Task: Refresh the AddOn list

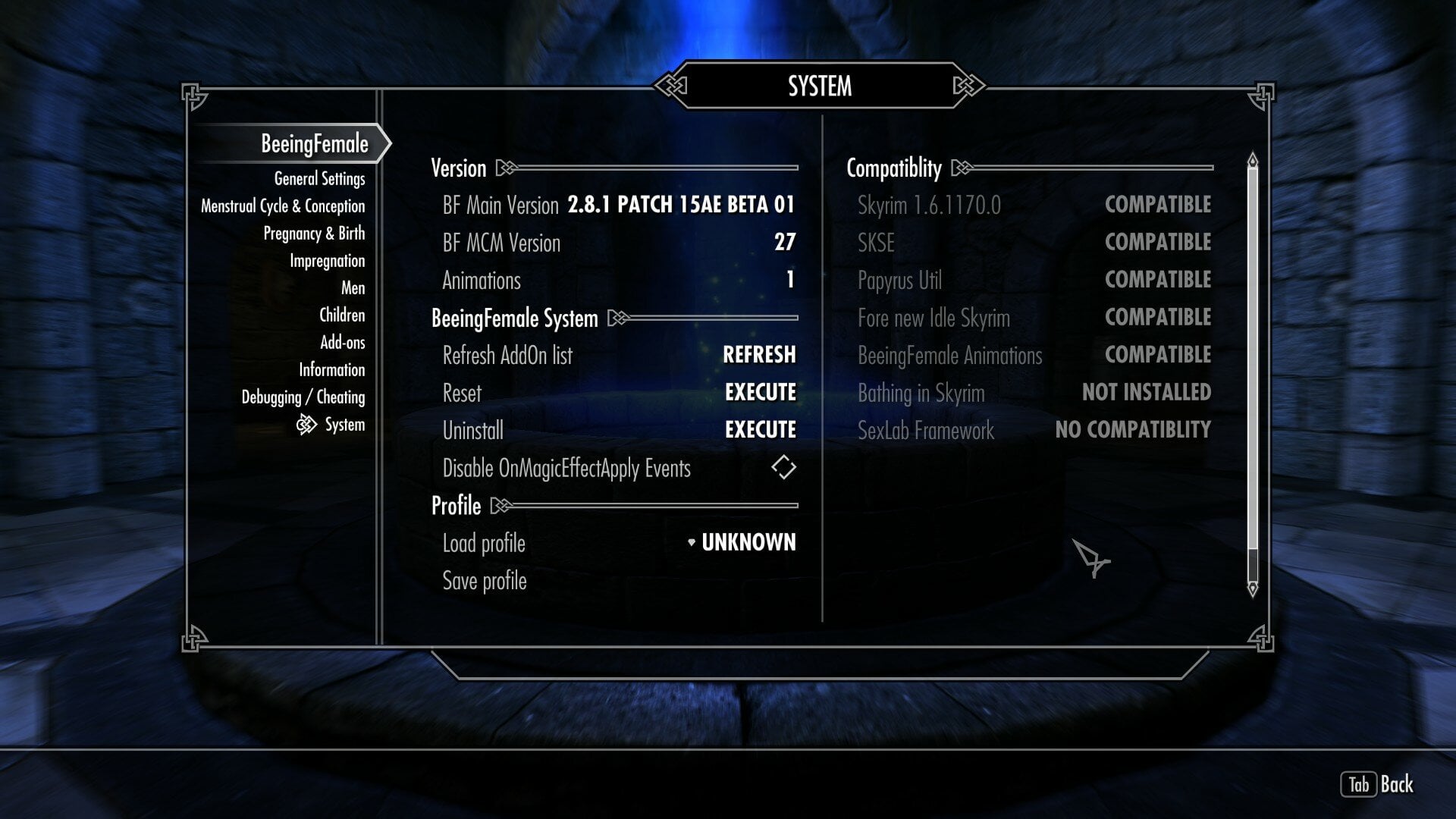Action: (x=758, y=355)
